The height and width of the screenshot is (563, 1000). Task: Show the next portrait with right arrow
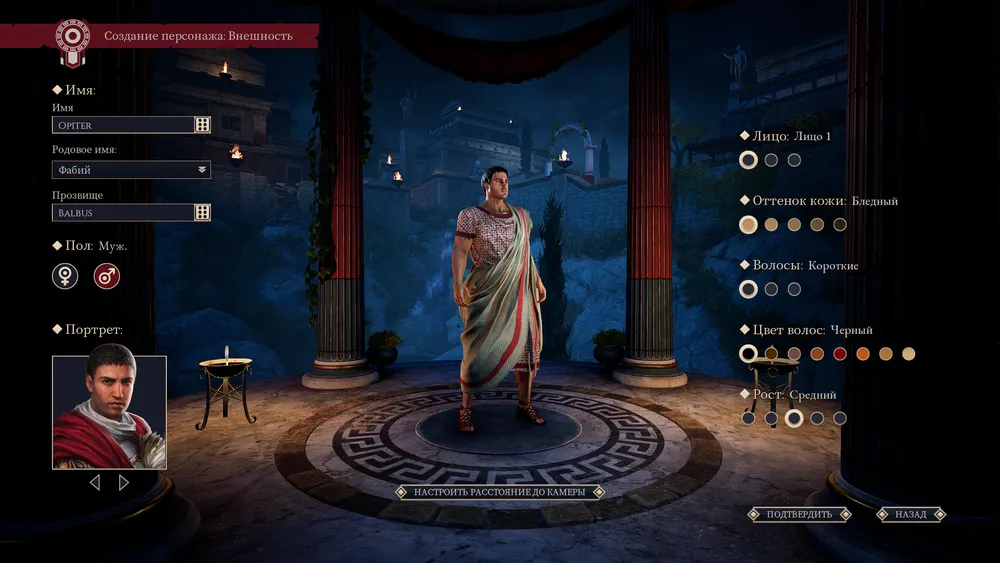point(124,483)
